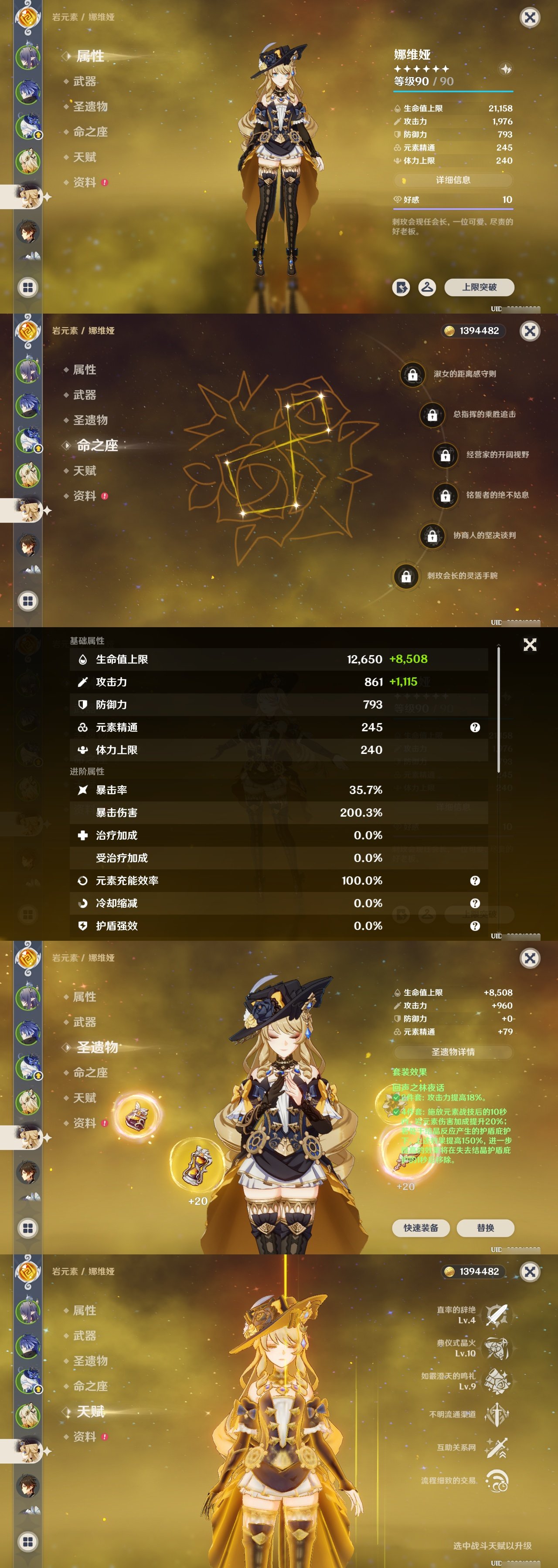Expand the 详细信息 detailed stats section
Viewport: 558px width, 1568px height.
(454, 180)
